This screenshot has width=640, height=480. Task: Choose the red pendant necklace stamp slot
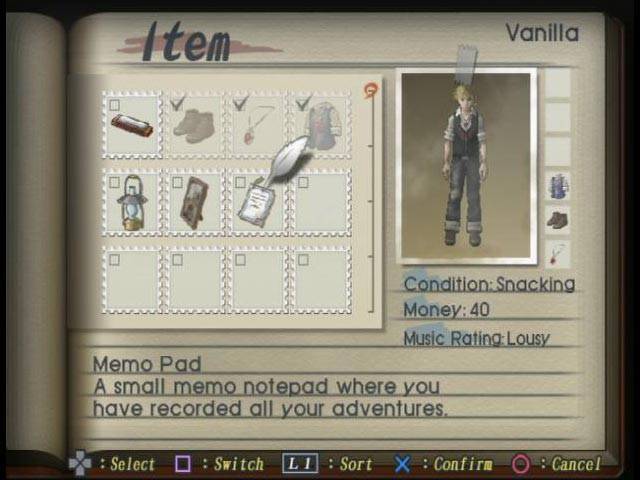(x=257, y=125)
